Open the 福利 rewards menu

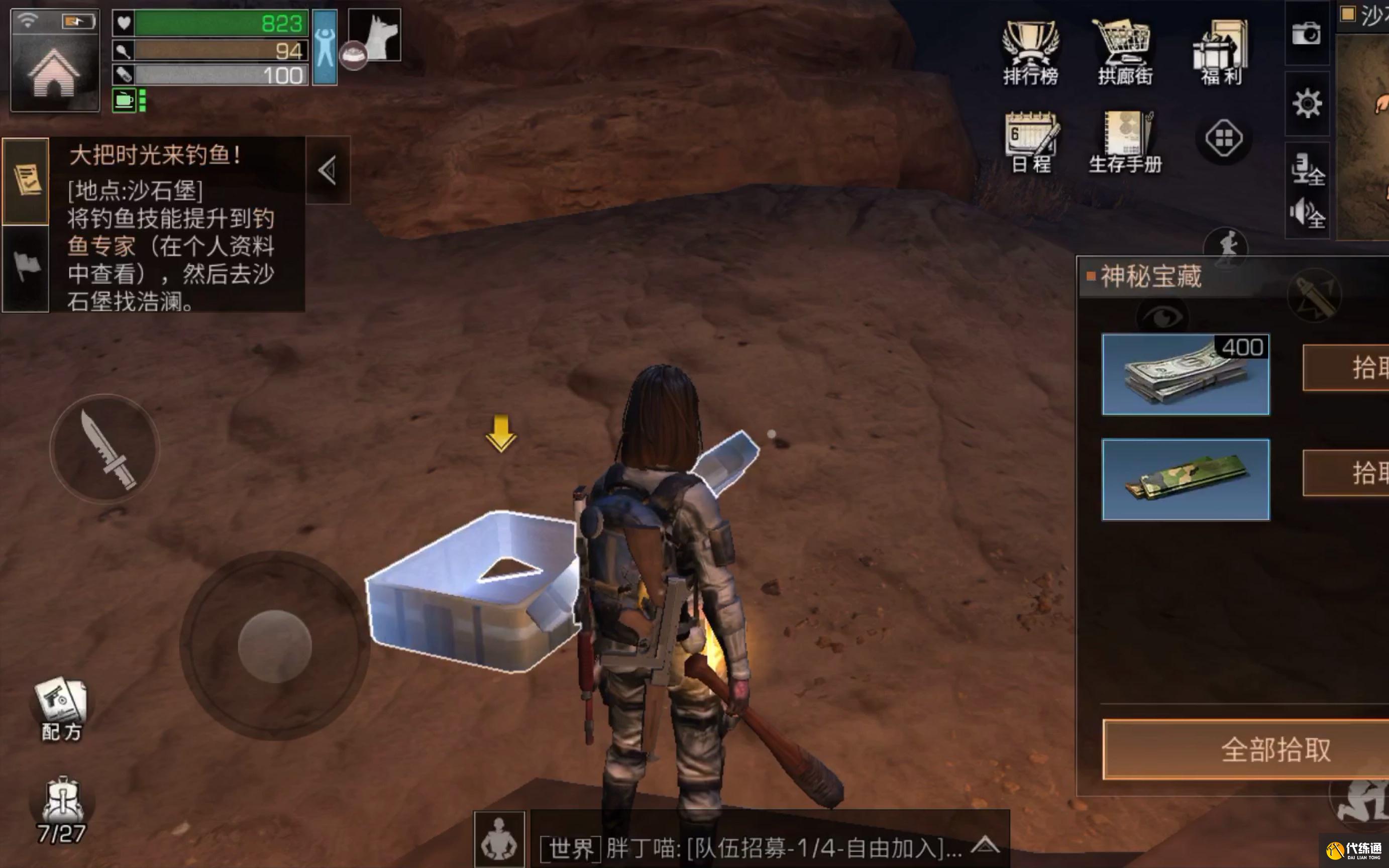1221,53
